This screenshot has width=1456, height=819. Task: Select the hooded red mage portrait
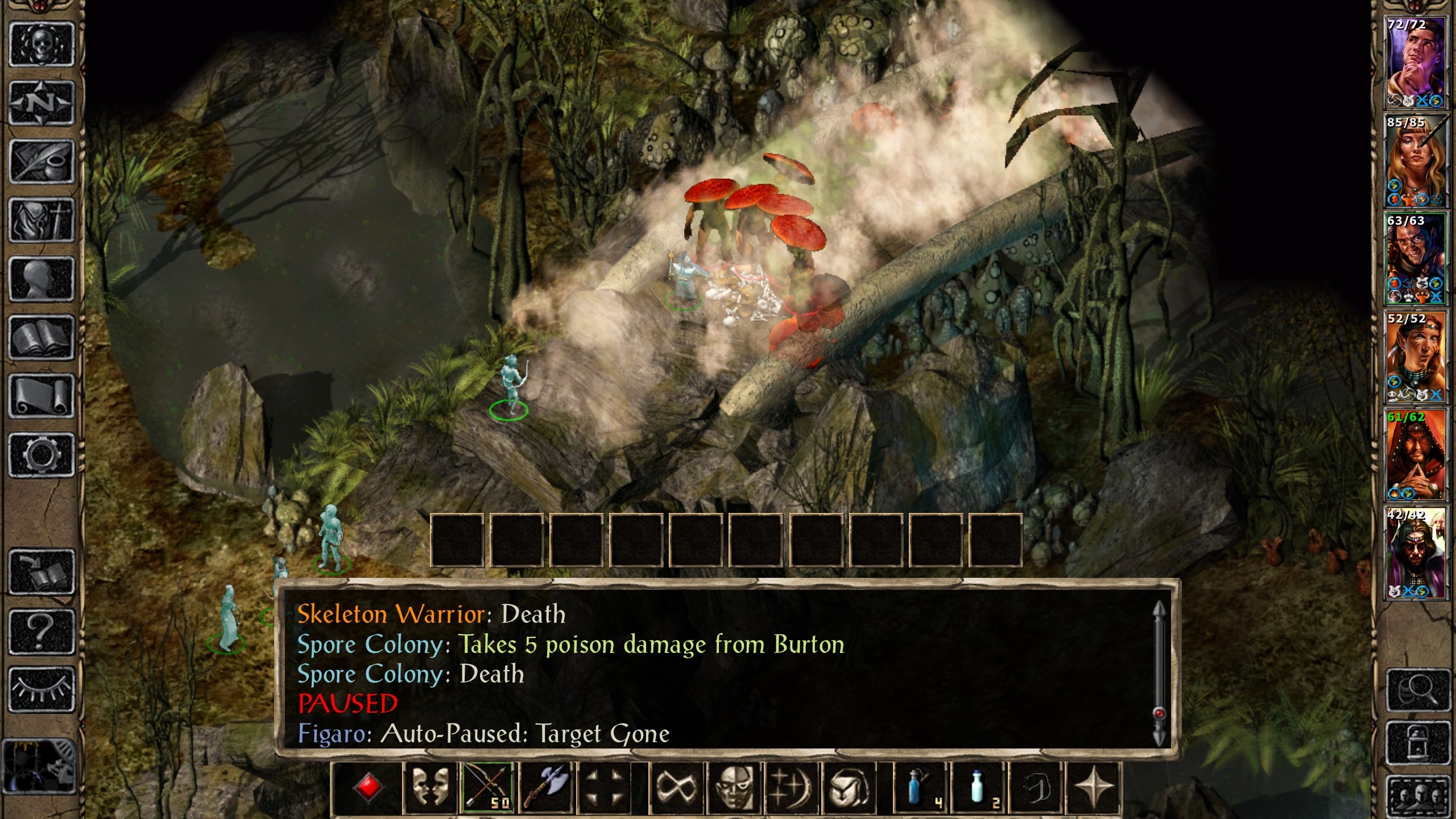(x=1415, y=455)
